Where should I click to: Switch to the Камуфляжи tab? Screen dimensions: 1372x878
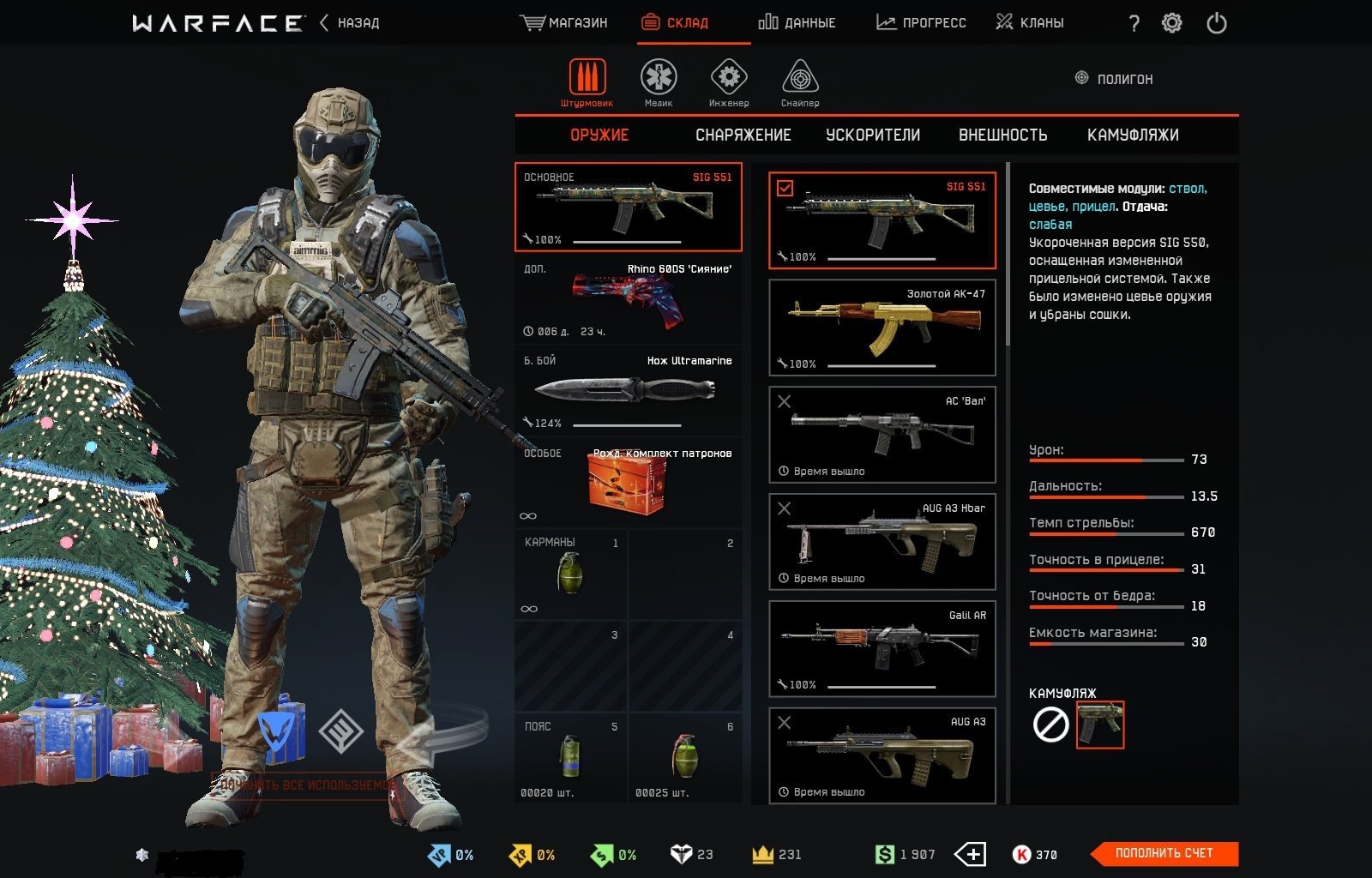tap(1133, 135)
